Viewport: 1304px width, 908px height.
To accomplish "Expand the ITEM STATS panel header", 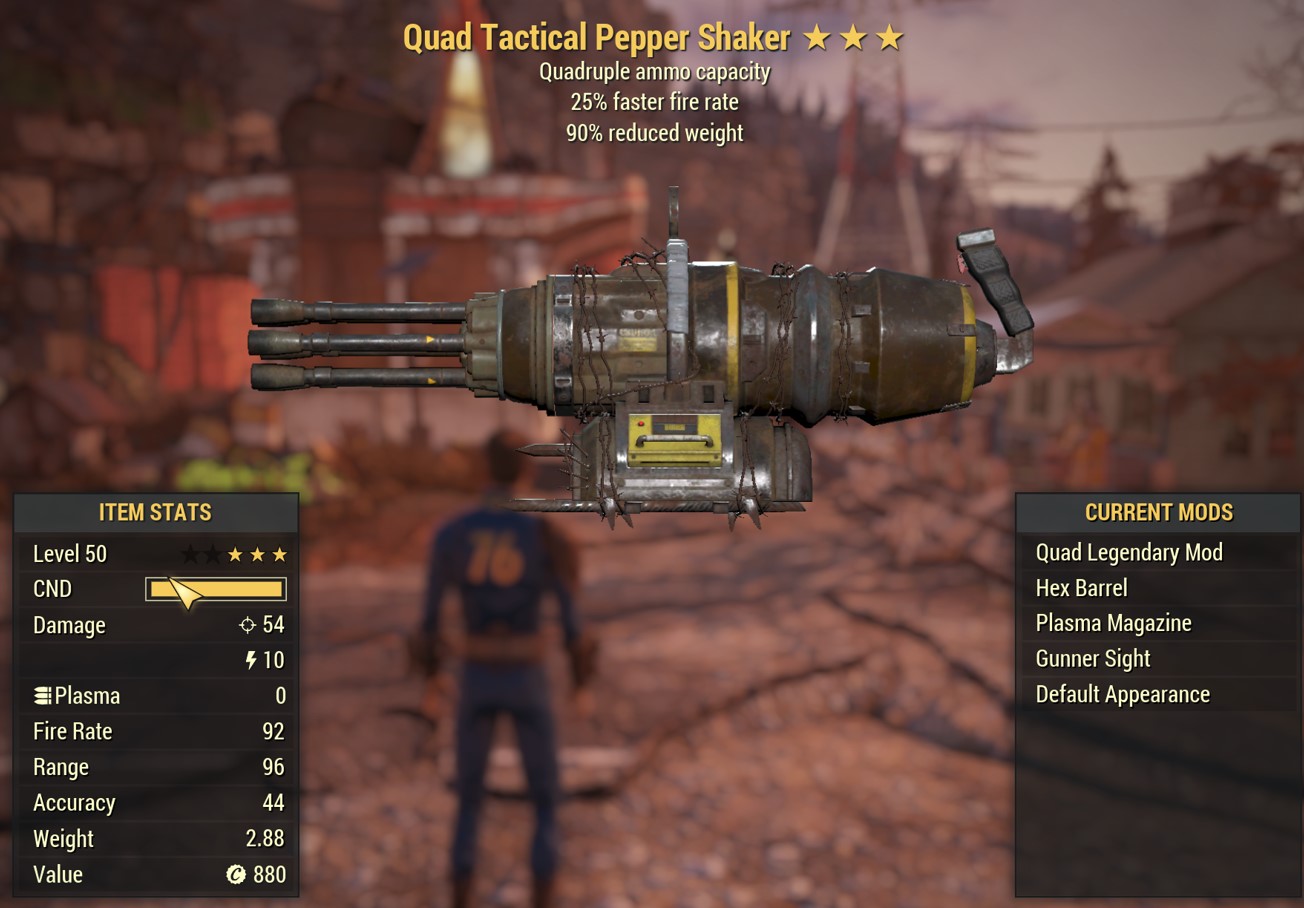I will [155, 512].
